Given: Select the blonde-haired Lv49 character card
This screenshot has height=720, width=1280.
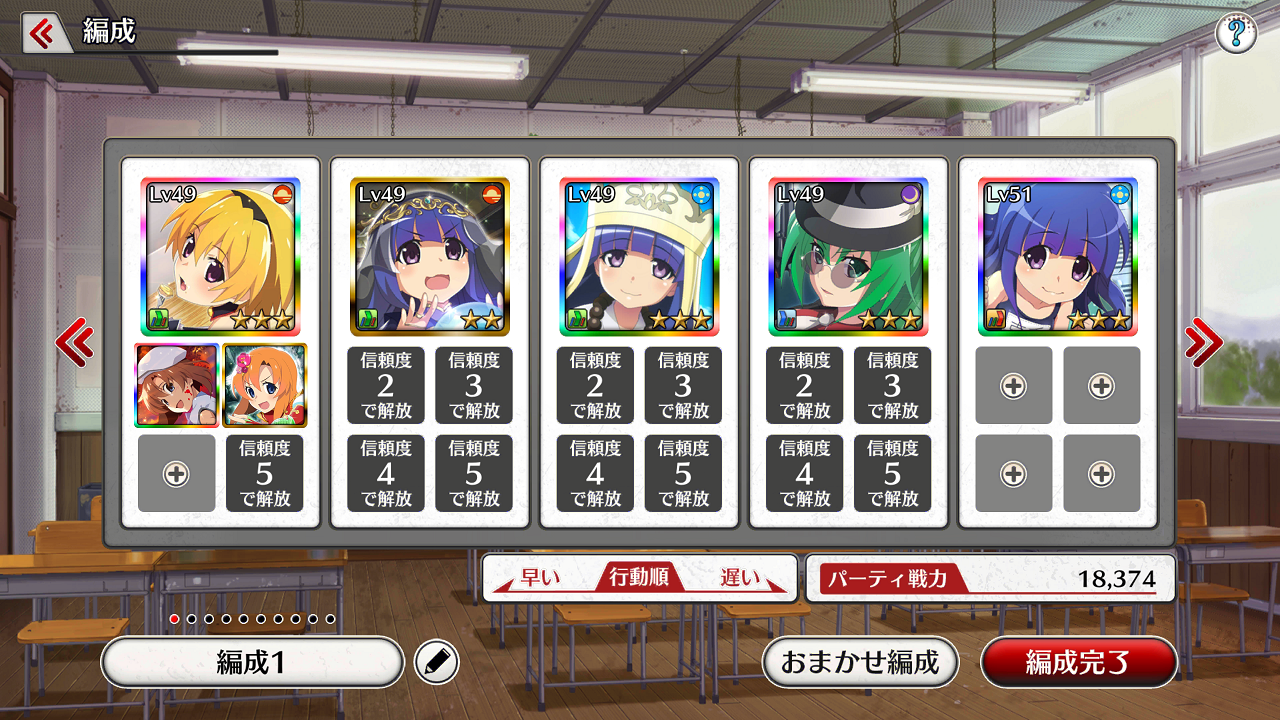Looking at the screenshot, I should [x=220, y=256].
